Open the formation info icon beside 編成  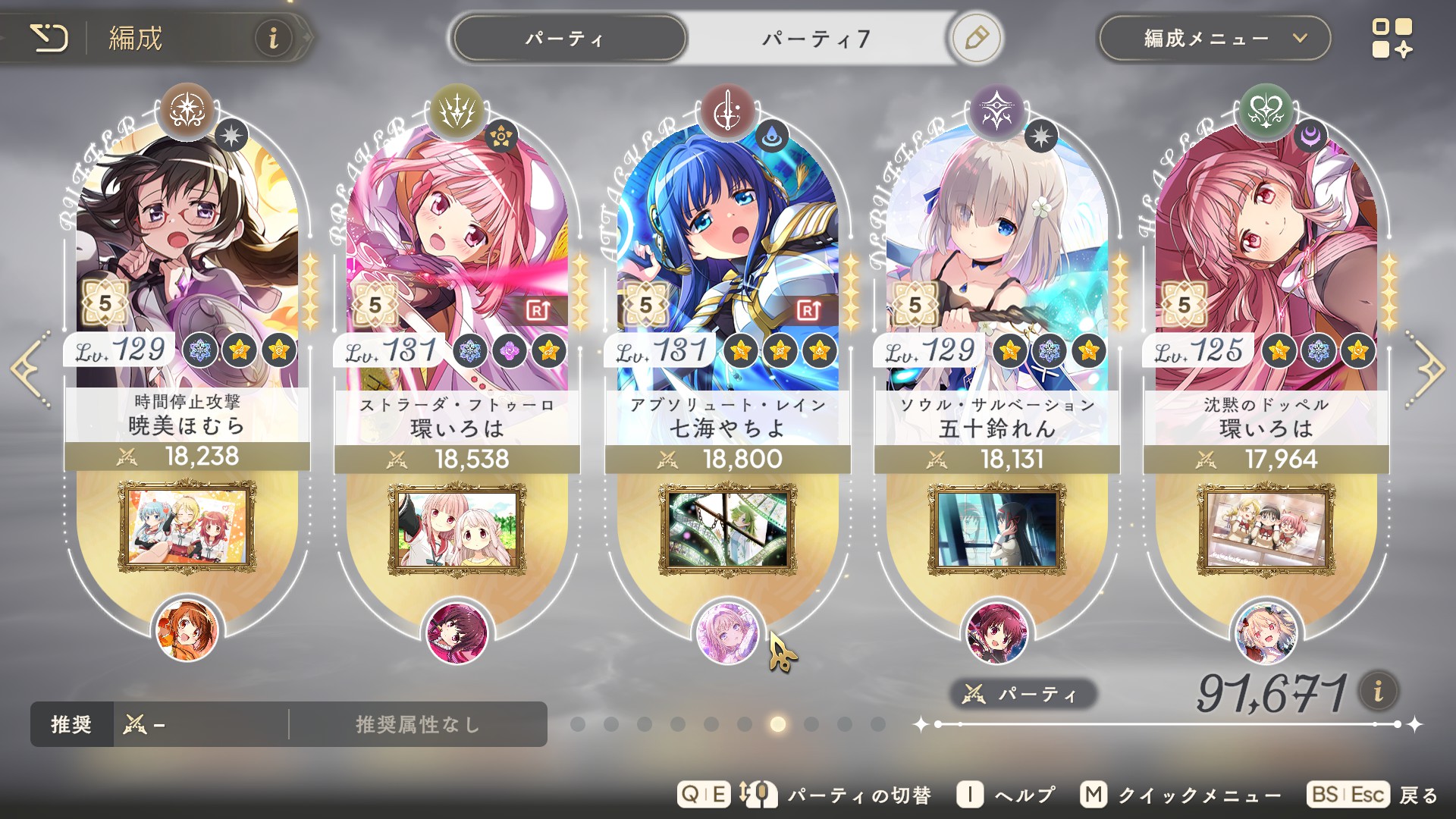(x=273, y=38)
